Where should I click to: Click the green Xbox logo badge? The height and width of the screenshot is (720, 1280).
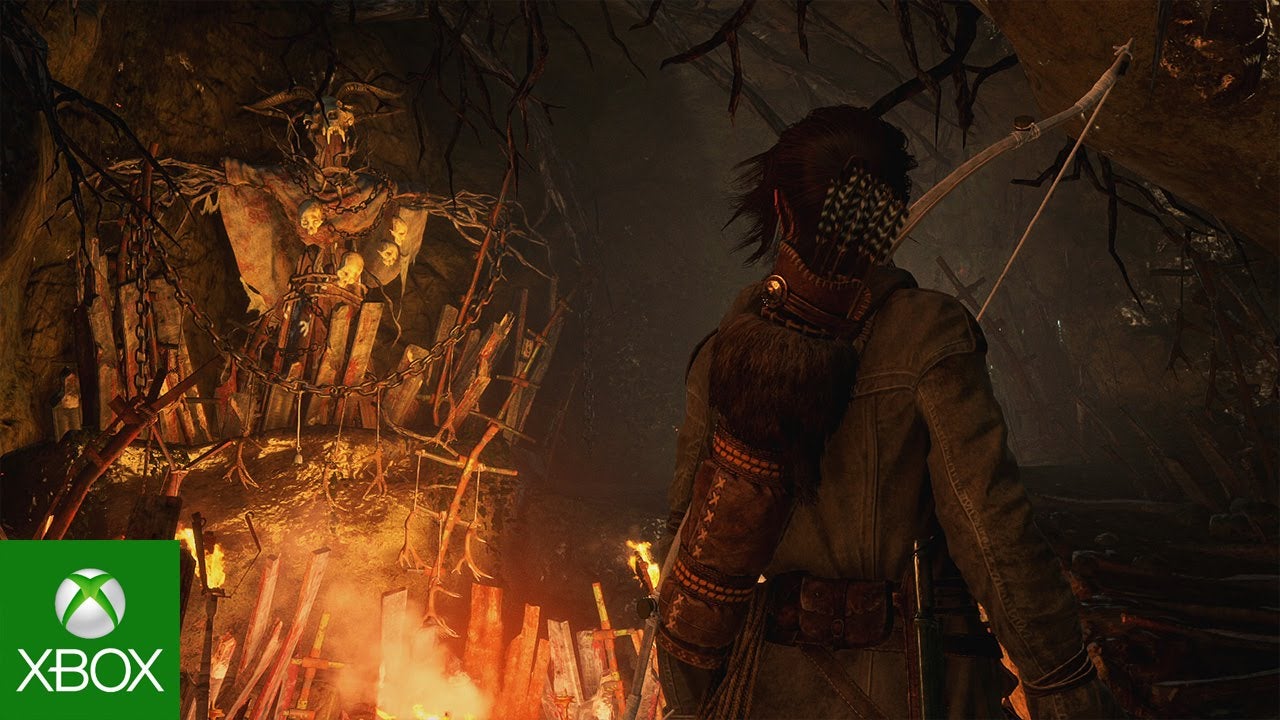[89, 630]
